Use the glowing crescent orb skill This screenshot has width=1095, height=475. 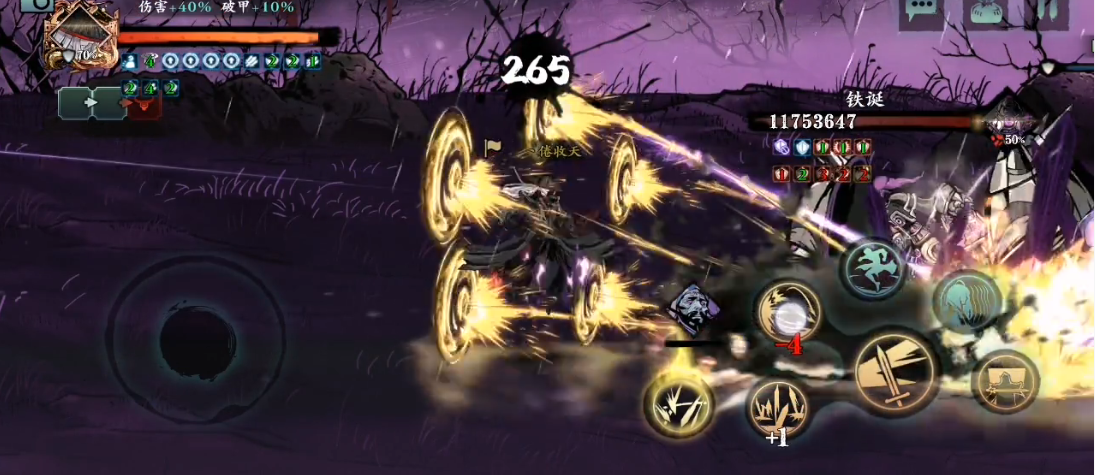(788, 313)
